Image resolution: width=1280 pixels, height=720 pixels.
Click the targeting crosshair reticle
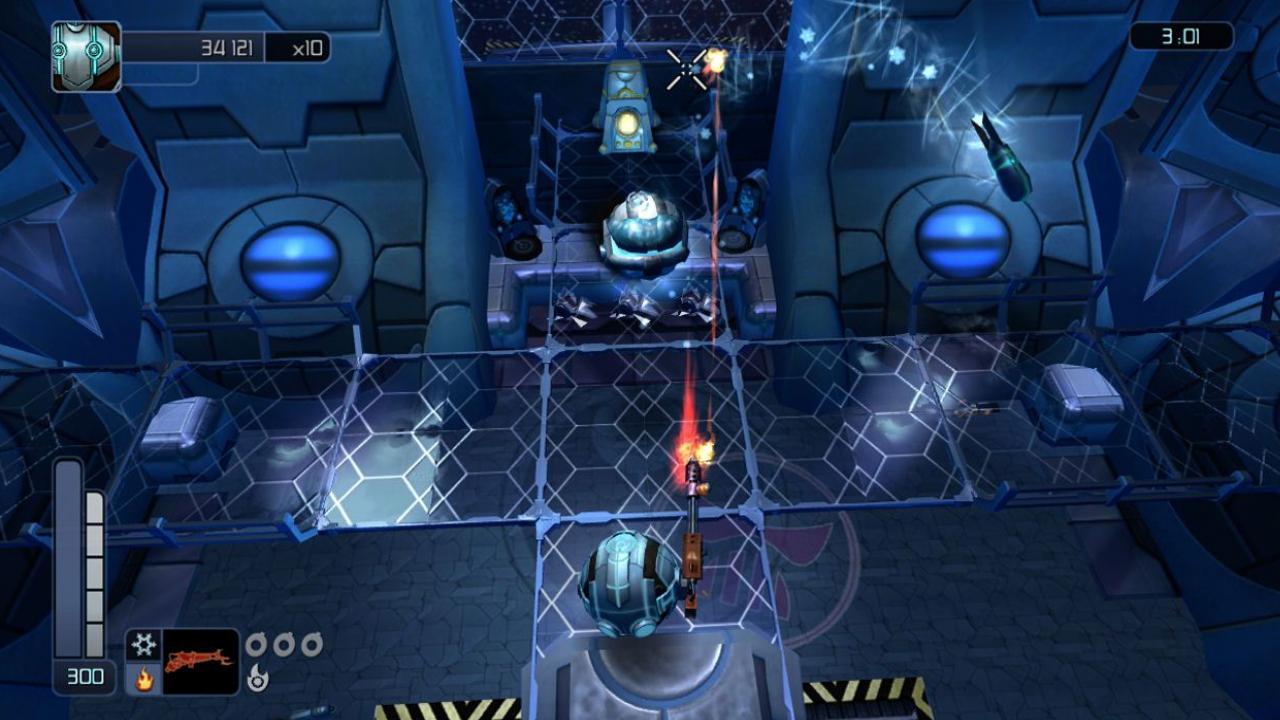(x=685, y=69)
